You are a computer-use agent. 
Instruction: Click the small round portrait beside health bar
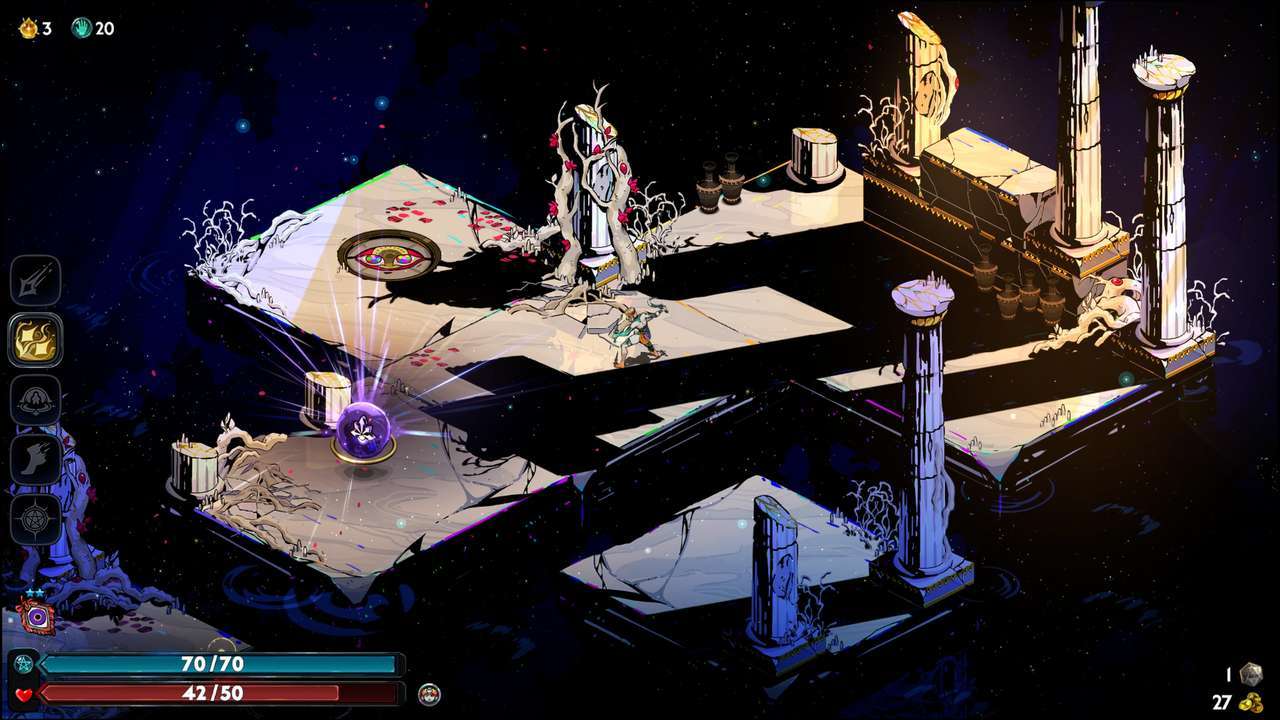point(429,693)
